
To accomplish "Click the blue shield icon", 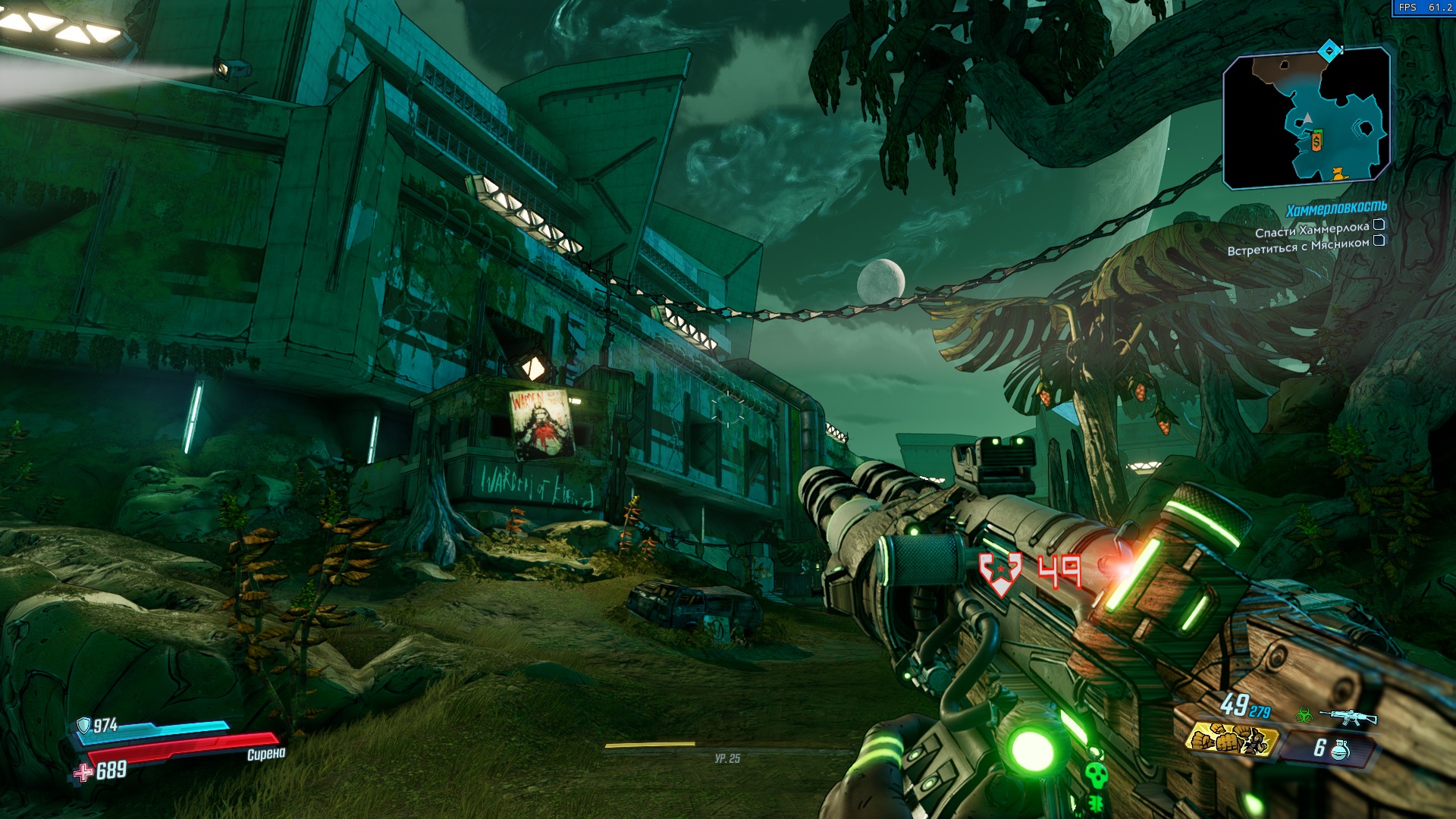I will pyautogui.click(x=84, y=726).
